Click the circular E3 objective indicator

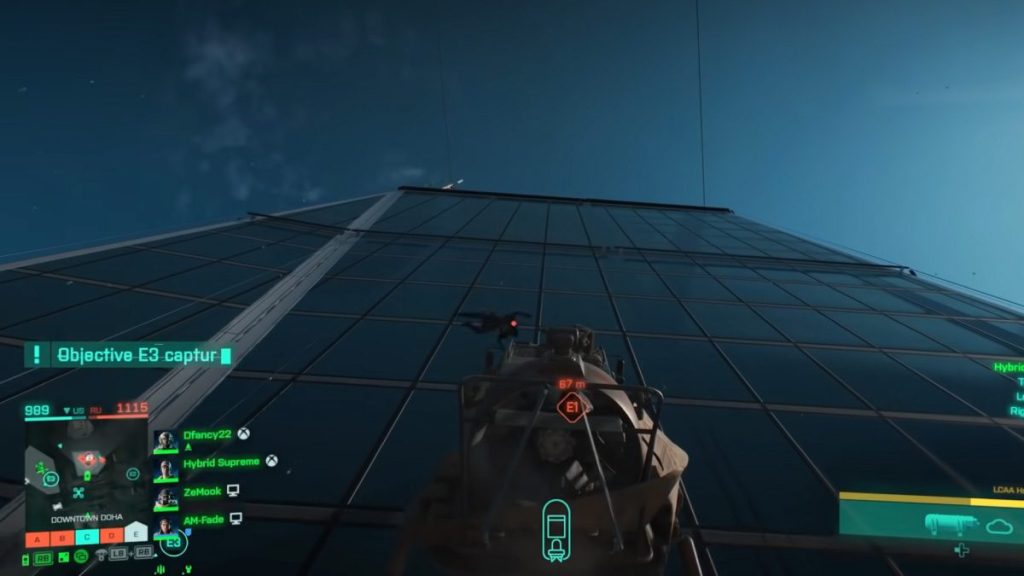pyautogui.click(x=173, y=542)
